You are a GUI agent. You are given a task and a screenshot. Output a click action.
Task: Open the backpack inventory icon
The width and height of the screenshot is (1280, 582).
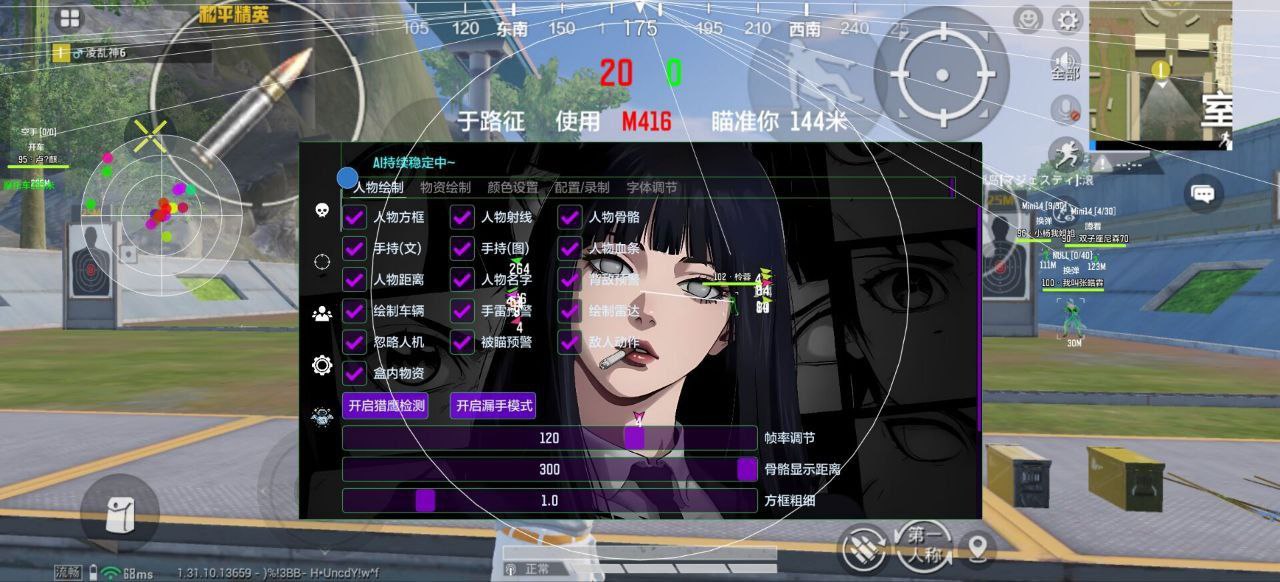(x=120, y=513)
